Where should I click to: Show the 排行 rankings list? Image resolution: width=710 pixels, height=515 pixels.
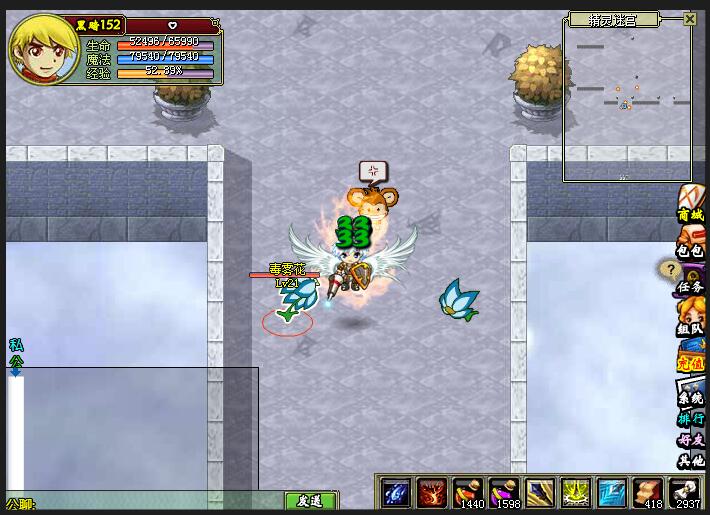coord(691,418)
